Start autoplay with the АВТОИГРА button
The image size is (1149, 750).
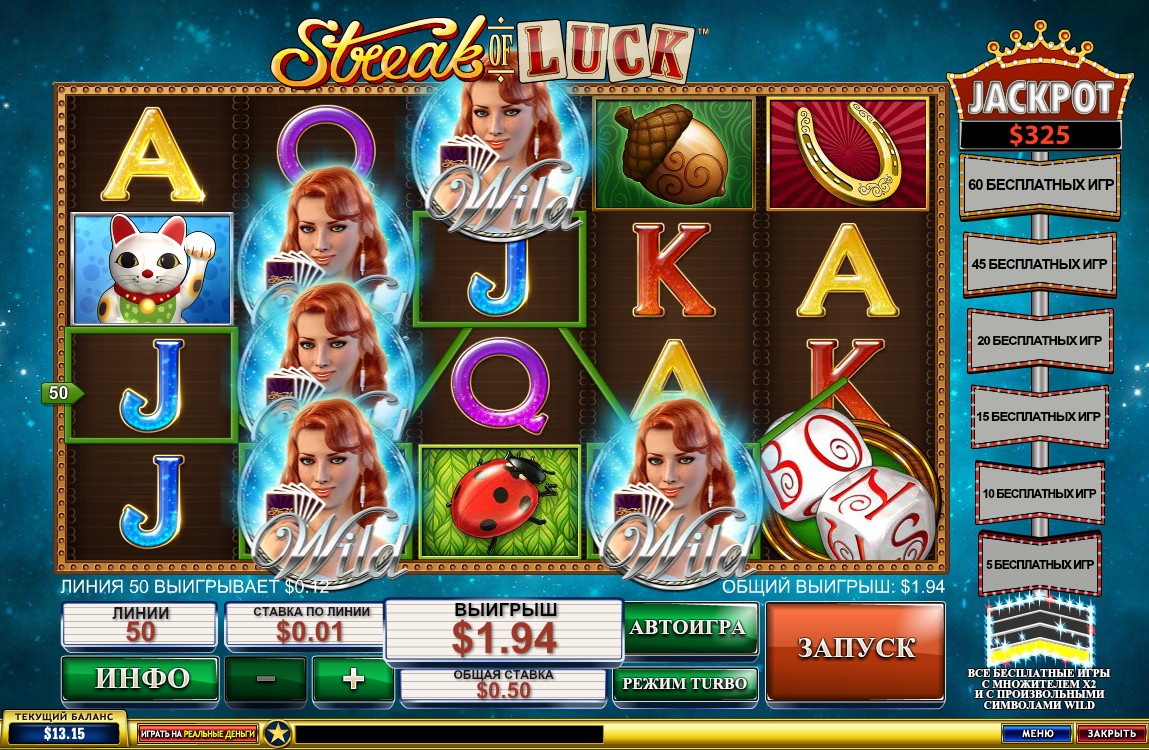pos(690,628)
